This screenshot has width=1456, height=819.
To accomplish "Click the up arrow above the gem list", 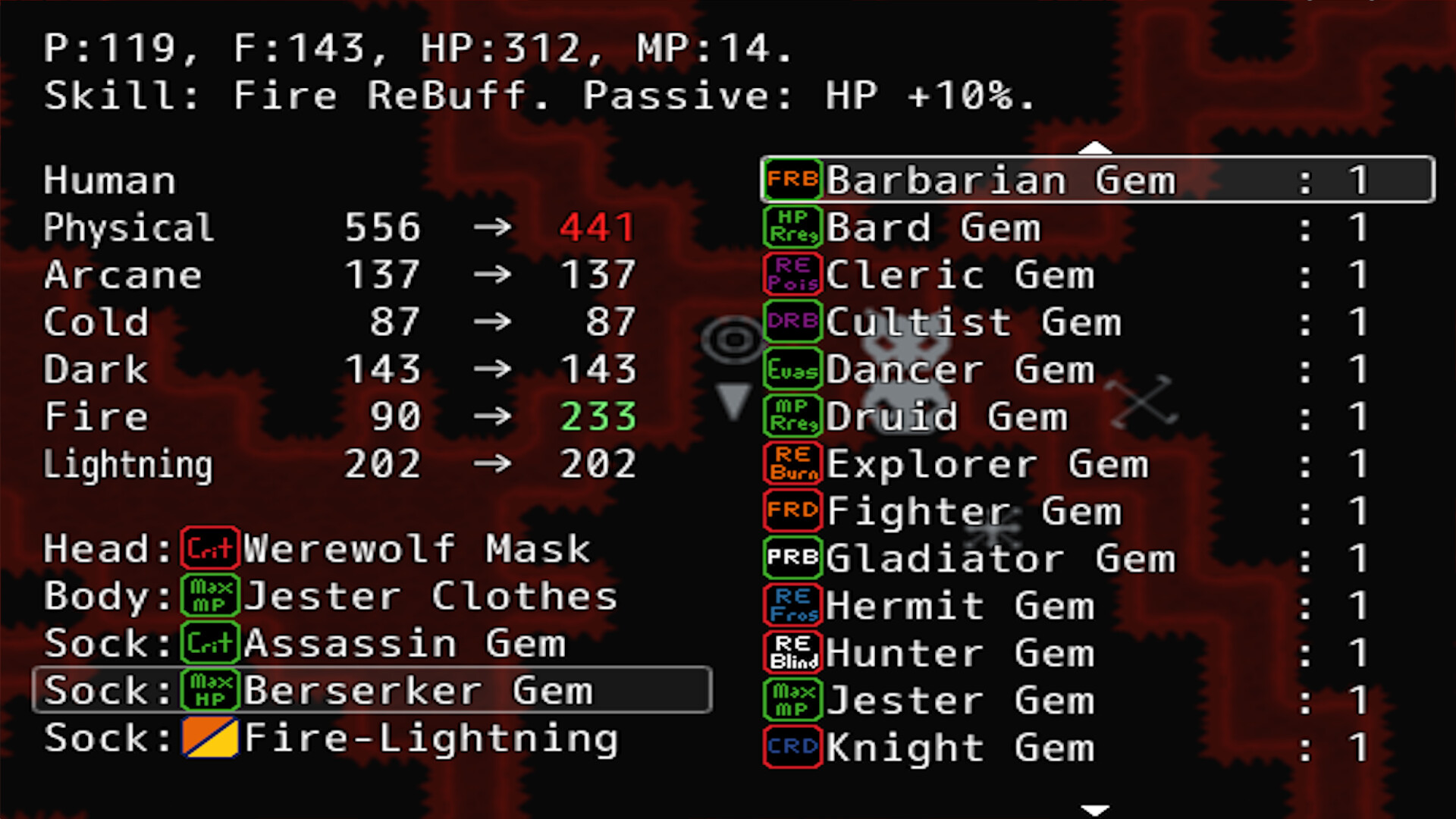I will [x=1094, y=149].
